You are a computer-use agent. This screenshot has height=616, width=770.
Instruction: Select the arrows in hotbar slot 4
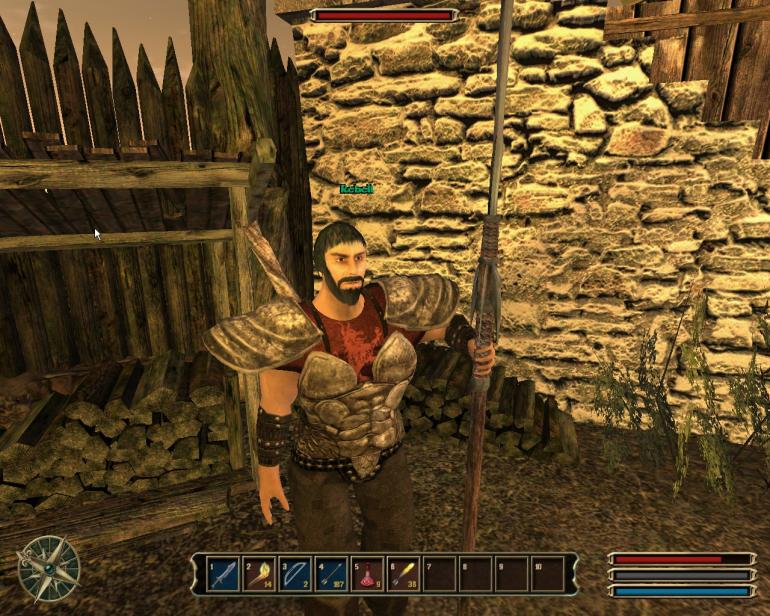point(331,574)
